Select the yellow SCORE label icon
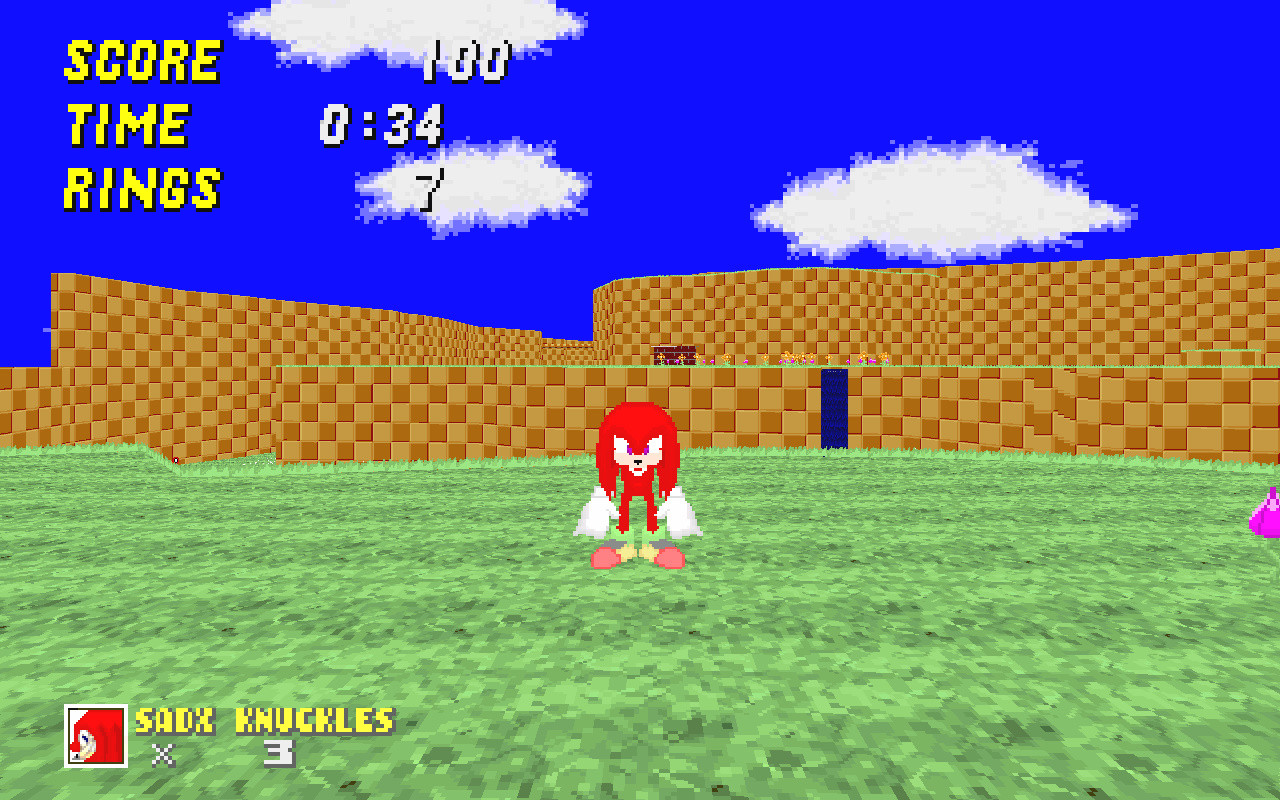1280x800 pixels. pyautogui.click(x=140, y=60)
